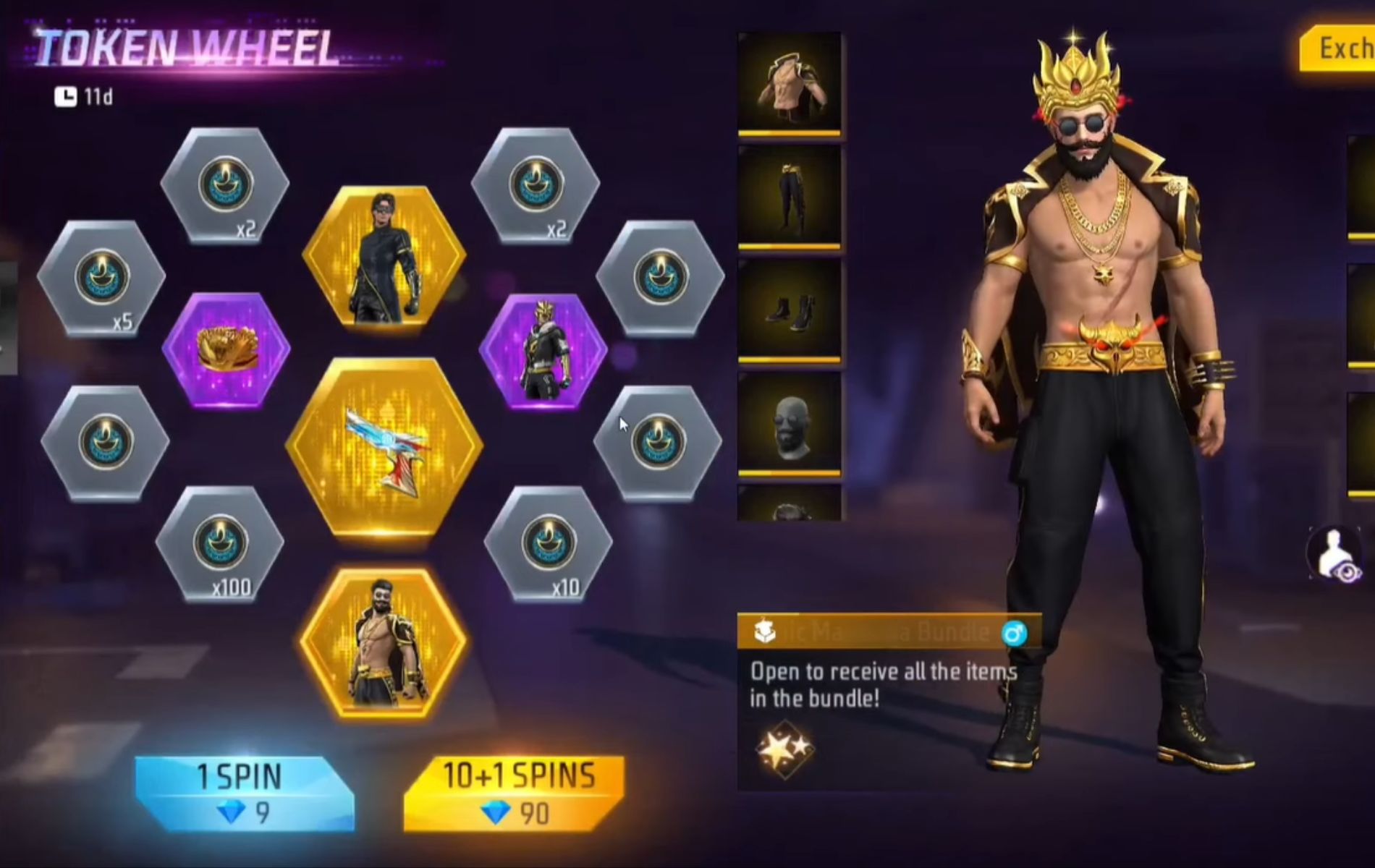Image resolution: width=1375 pixels, height=868 pixels.
Task: Preview the bundle jacket top thumbnail
Action: [790, 83]
